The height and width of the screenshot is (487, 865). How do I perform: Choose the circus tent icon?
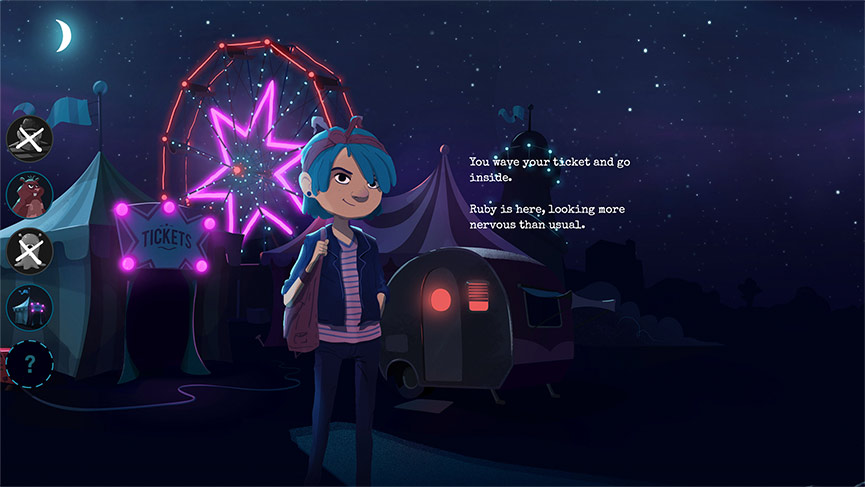[29, 306]
